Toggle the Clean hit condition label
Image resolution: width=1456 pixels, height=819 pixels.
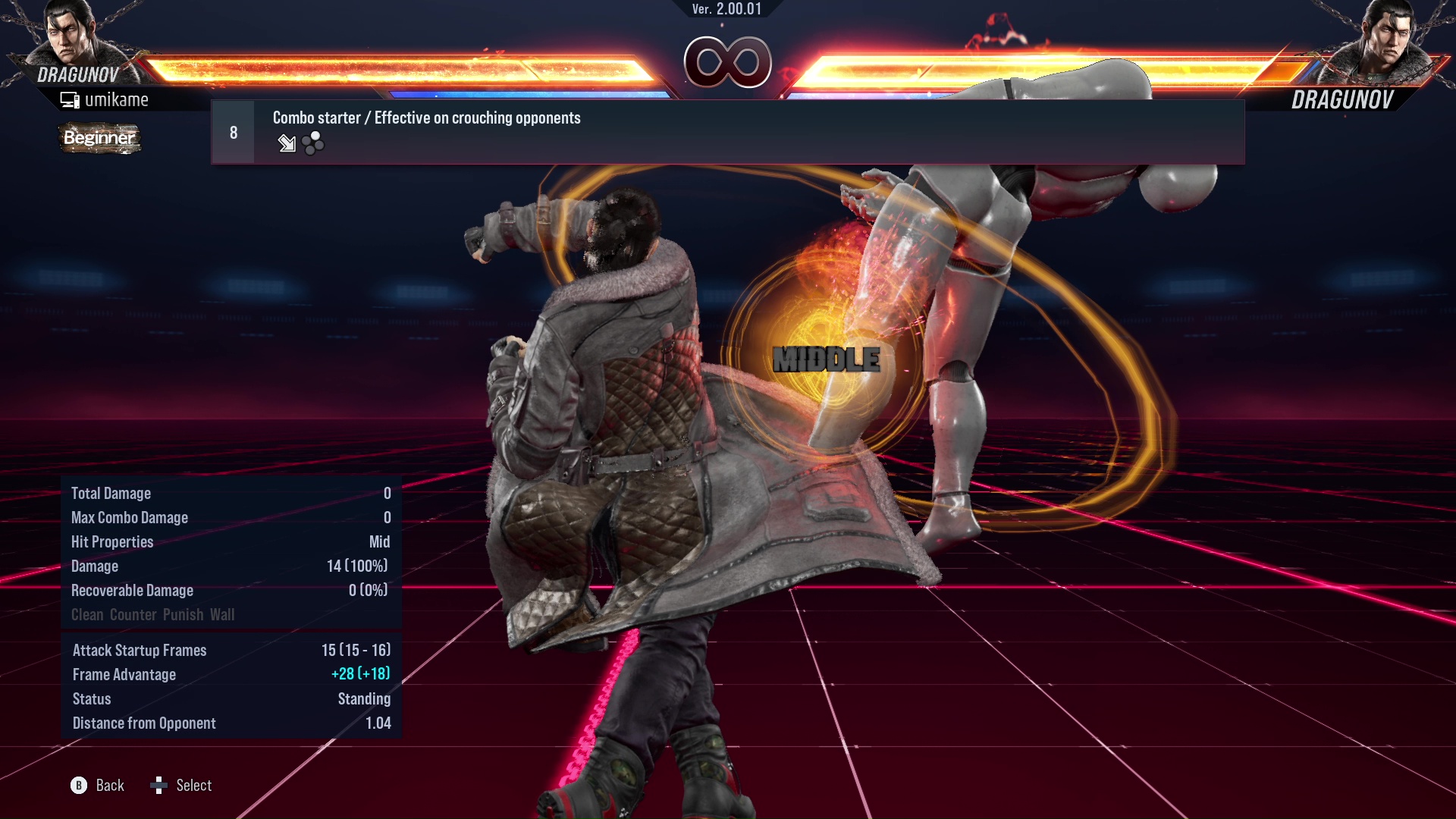88,614
